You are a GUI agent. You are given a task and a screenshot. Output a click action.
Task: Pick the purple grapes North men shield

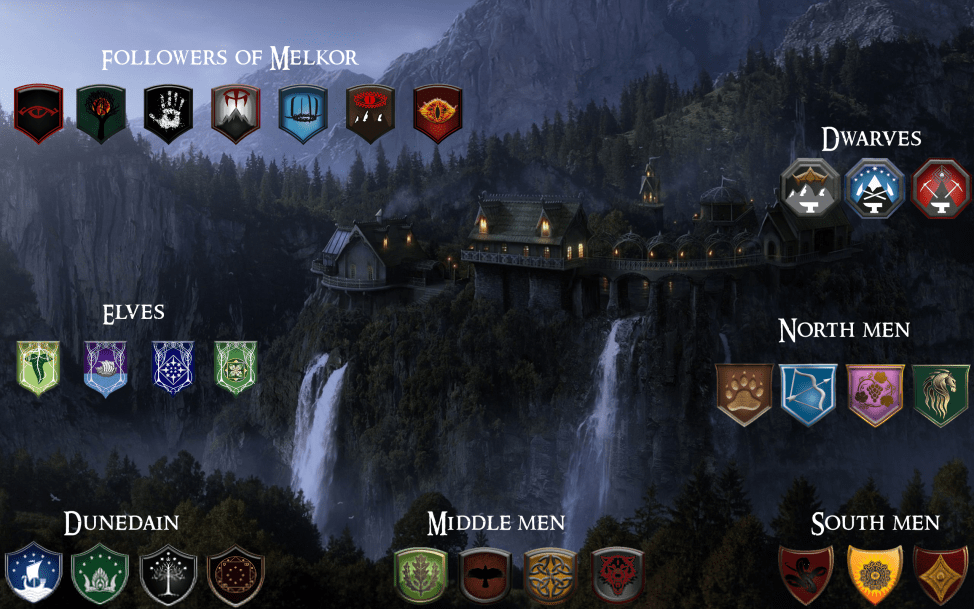tap(875, 393)
